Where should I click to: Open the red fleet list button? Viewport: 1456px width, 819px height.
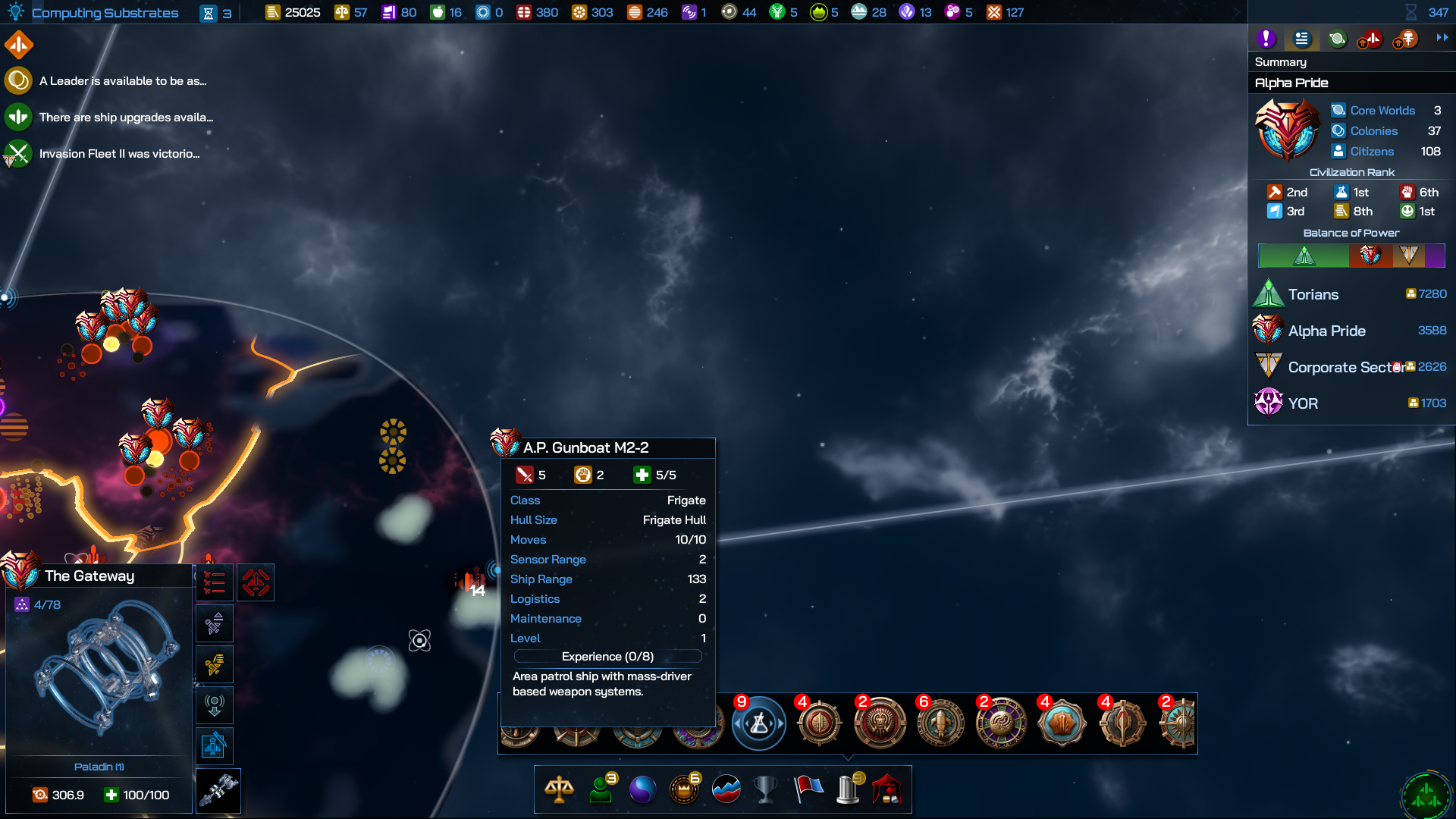click(x=215, y=582)
